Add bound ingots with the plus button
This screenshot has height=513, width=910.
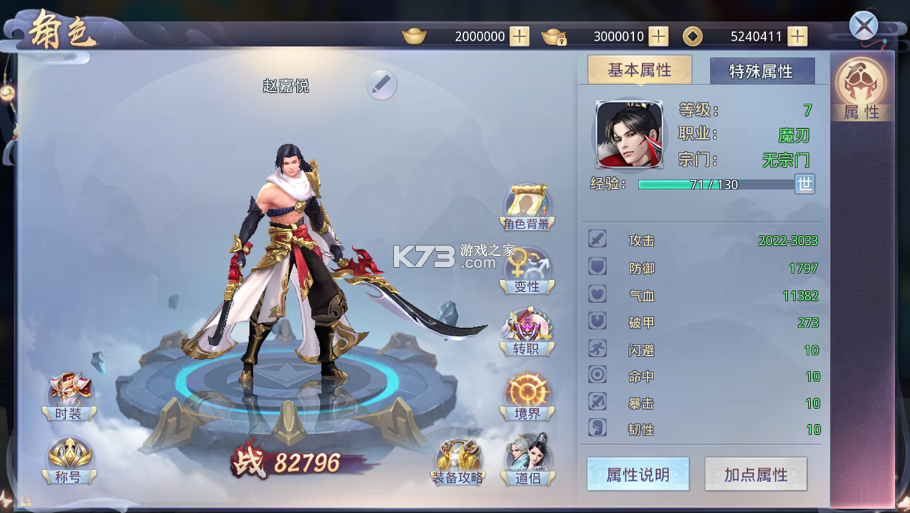658,36
